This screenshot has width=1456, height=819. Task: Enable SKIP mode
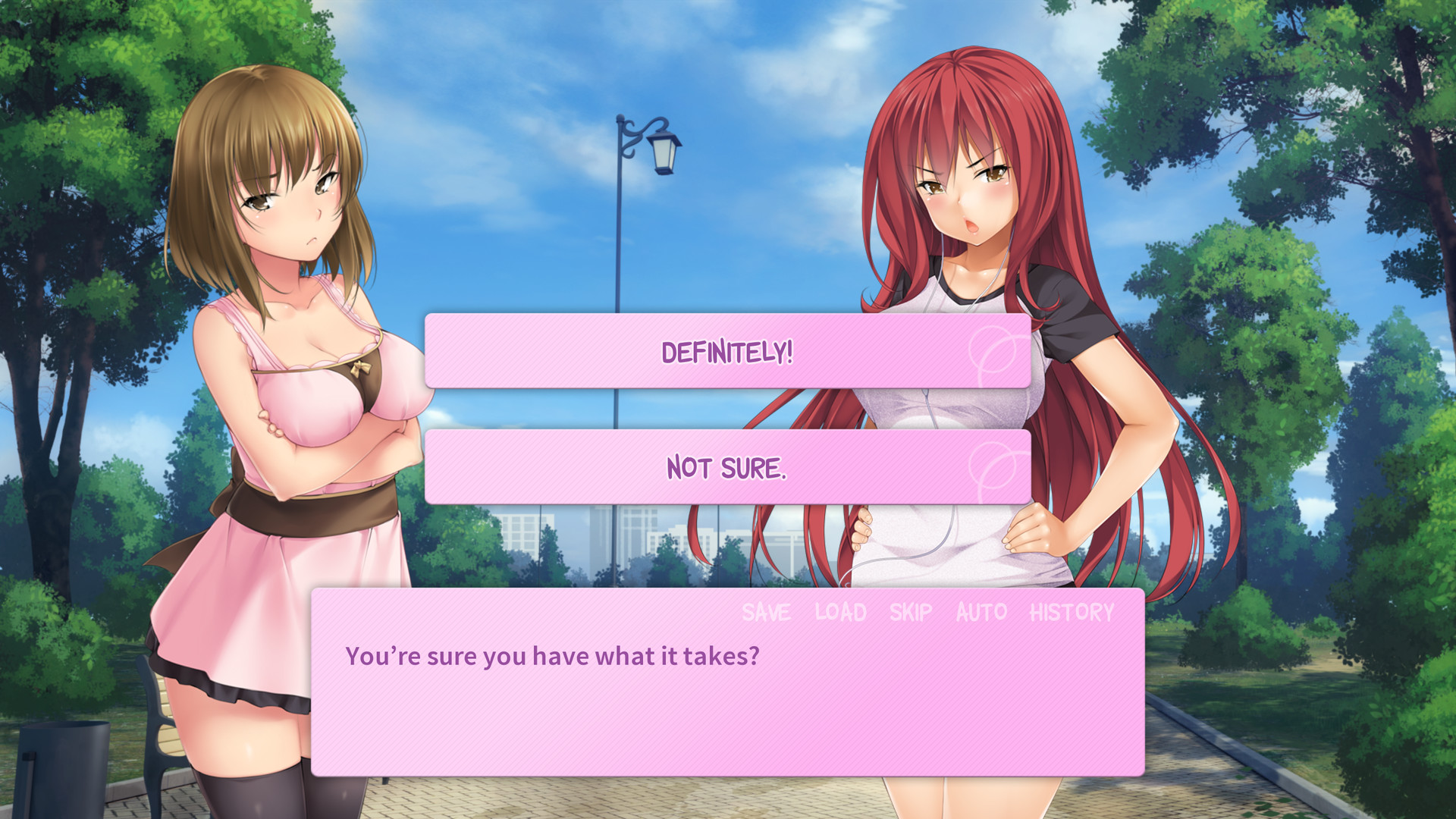pyautogui.click(x=912, y=611)
